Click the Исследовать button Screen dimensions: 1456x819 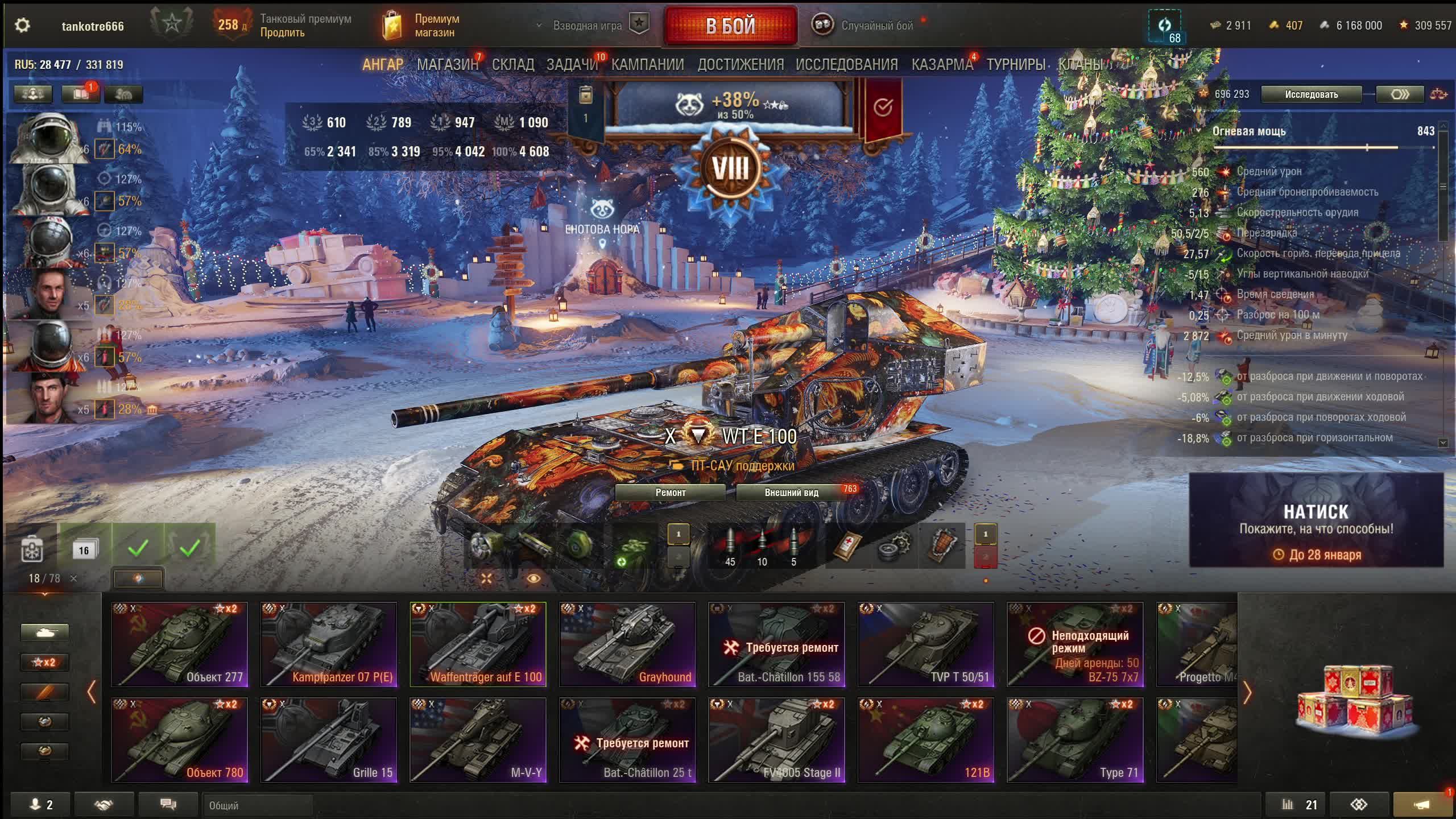pyautogui.click(x=1311, y=94)
